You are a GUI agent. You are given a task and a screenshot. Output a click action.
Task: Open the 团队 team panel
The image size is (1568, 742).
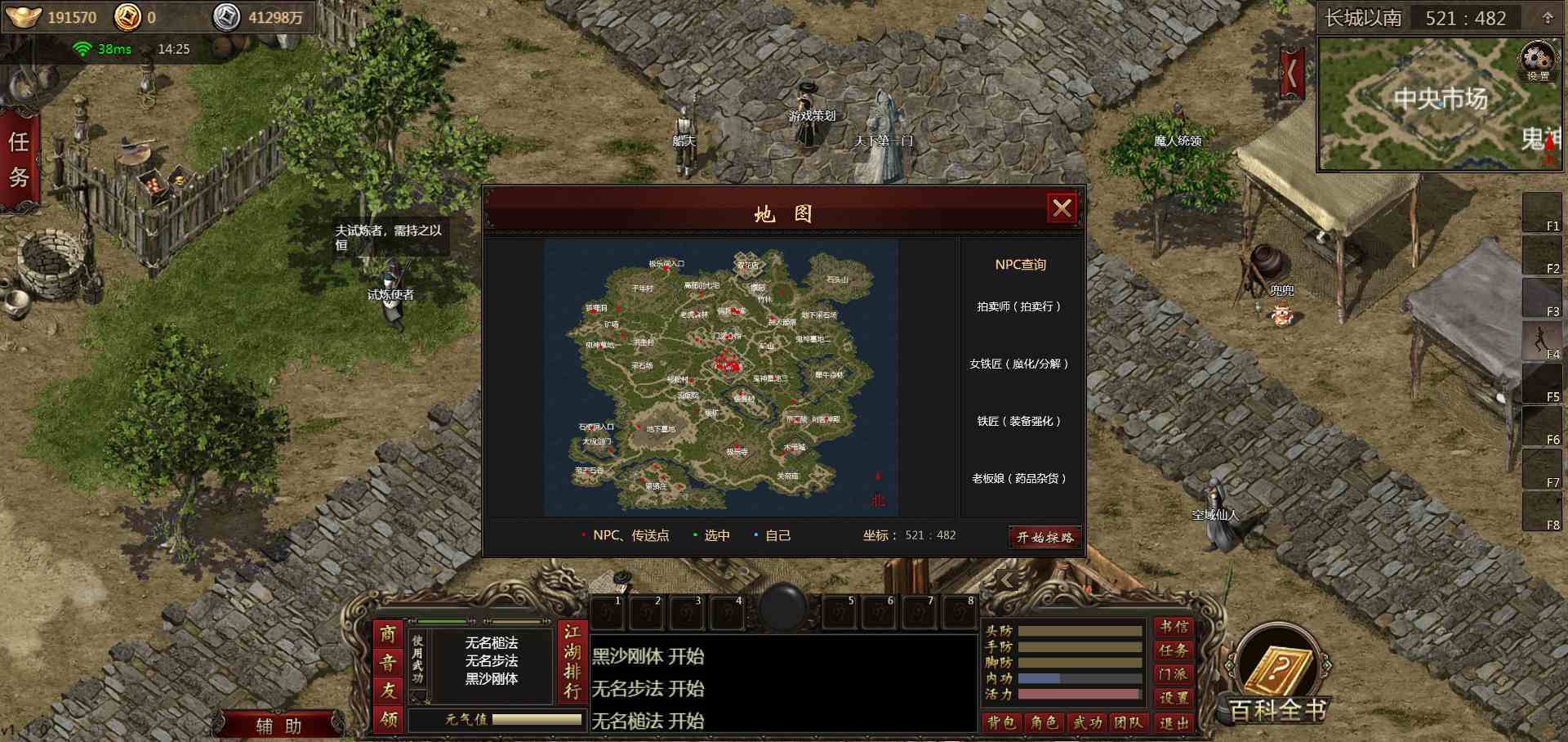click(x=1129, y=722)
